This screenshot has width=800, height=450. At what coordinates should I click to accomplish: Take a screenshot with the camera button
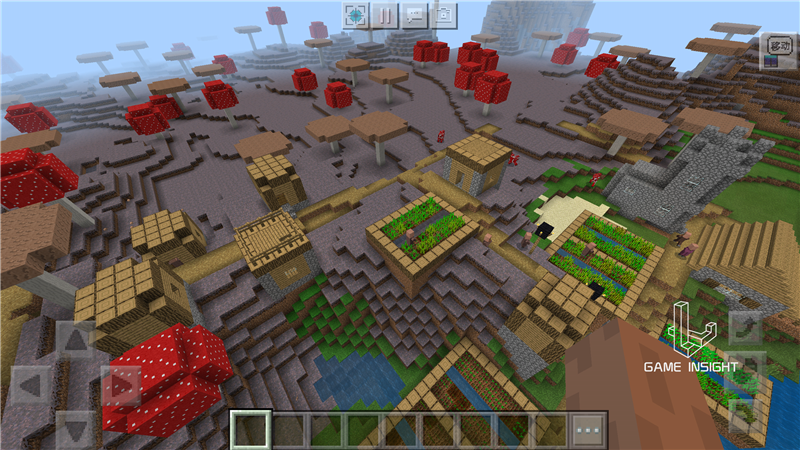click(x=443, y=15)
